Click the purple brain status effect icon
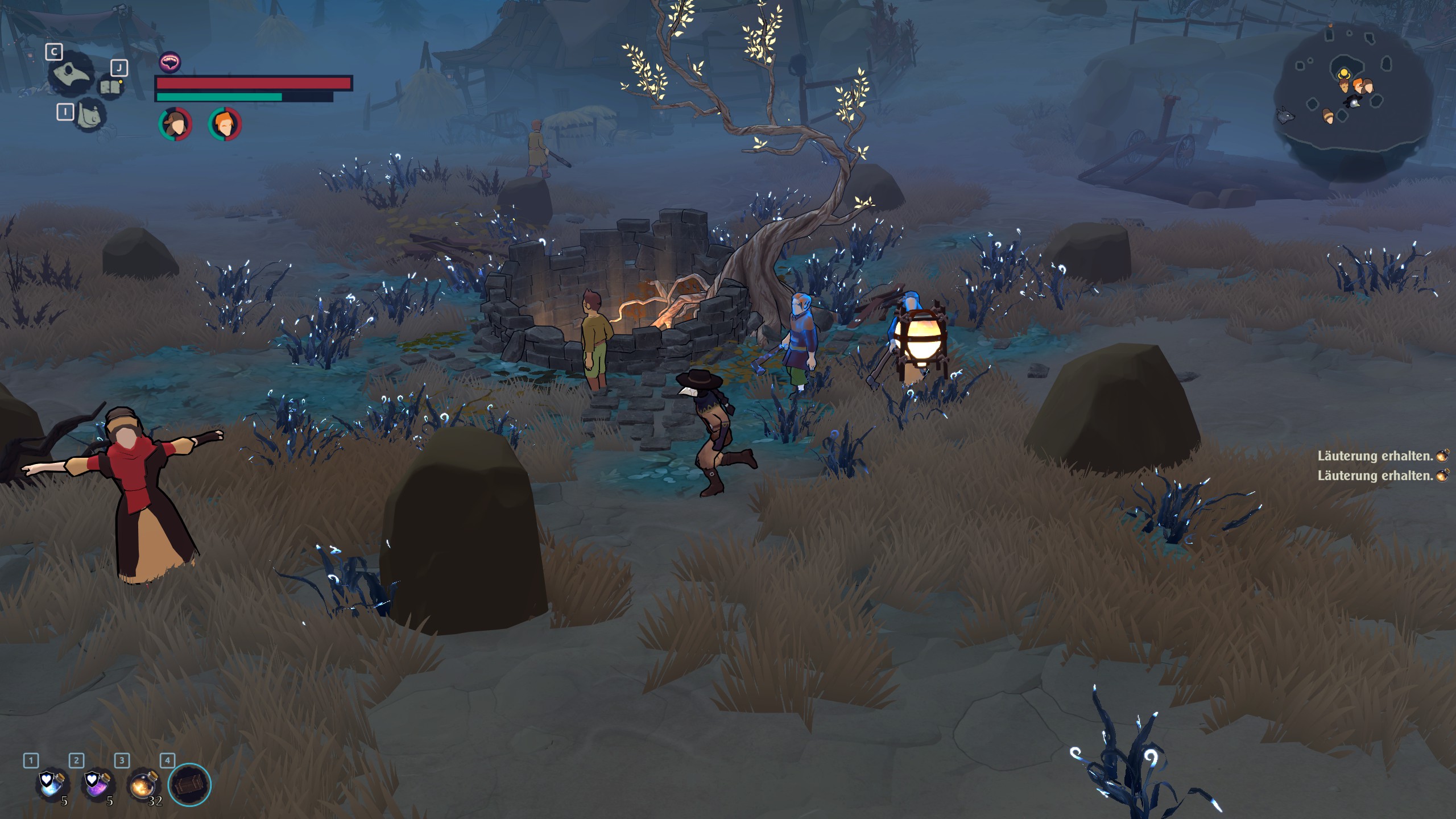 click(169, 62)
